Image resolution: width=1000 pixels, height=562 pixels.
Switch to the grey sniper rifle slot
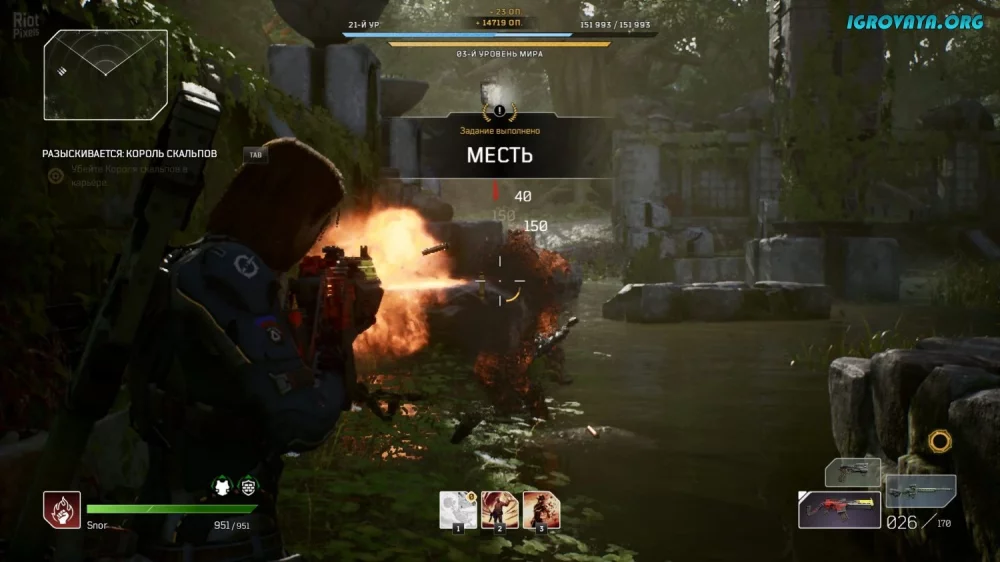point(920,491)
